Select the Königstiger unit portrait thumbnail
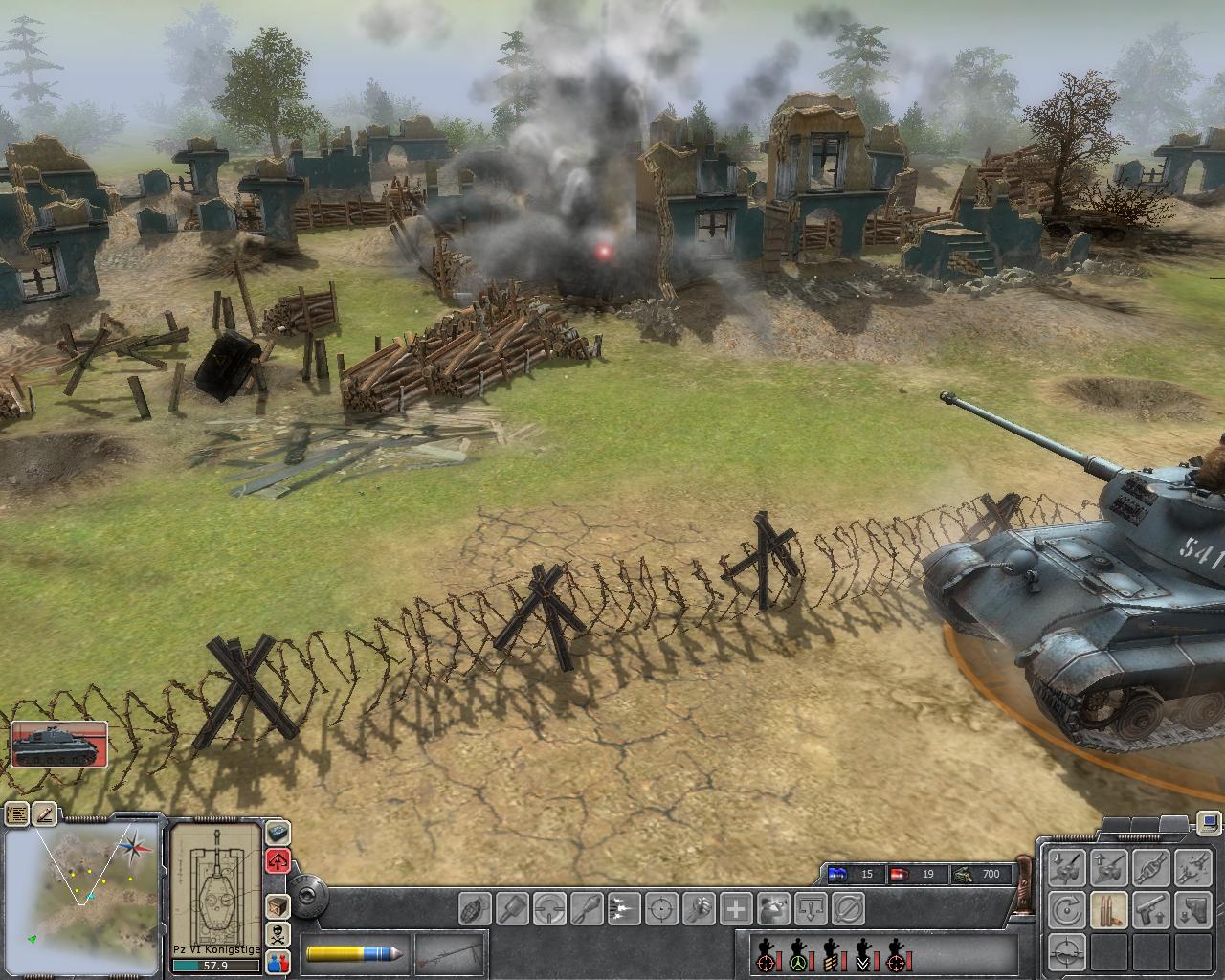 point(59,745)
